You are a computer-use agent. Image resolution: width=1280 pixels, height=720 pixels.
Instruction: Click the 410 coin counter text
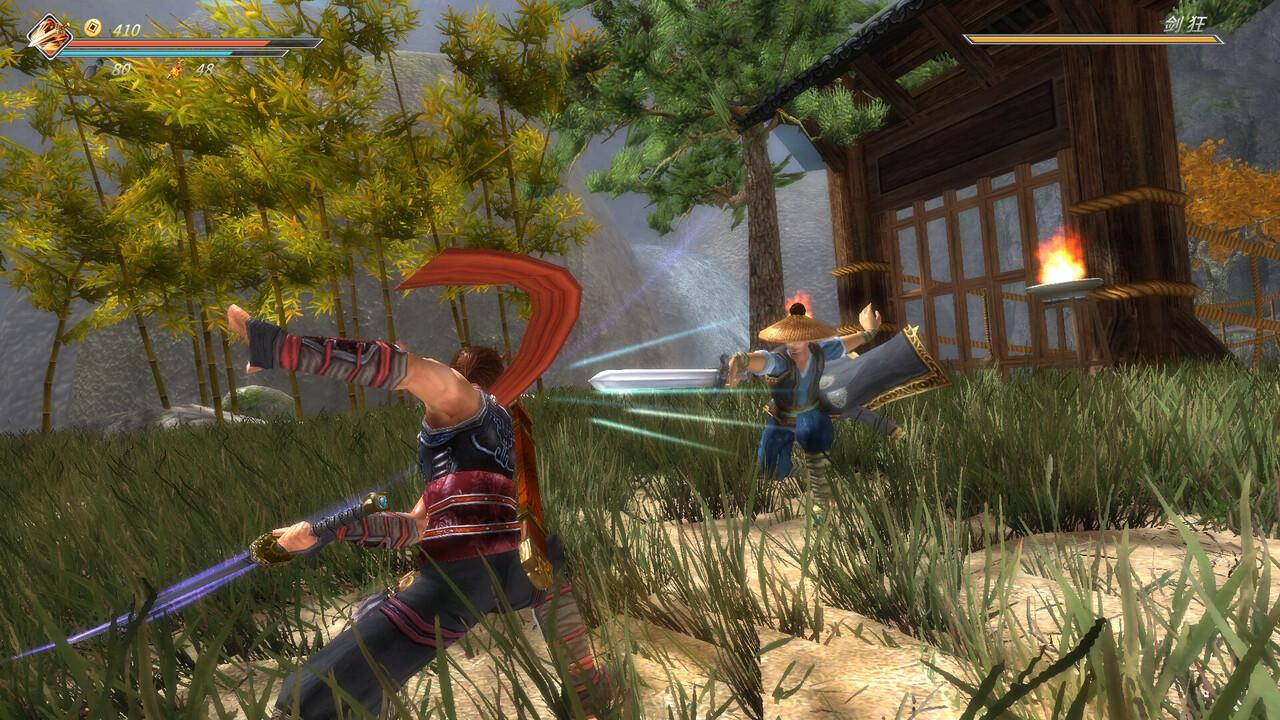click(125, 30)
